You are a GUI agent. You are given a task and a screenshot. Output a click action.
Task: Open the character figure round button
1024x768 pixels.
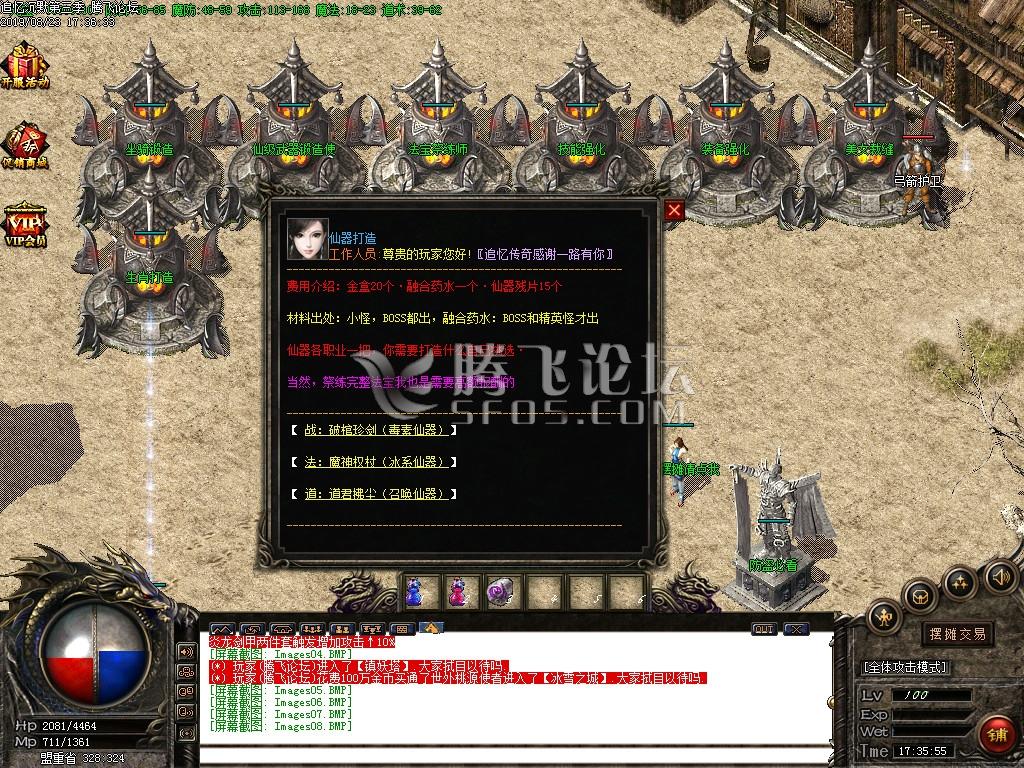pos(884,616)
